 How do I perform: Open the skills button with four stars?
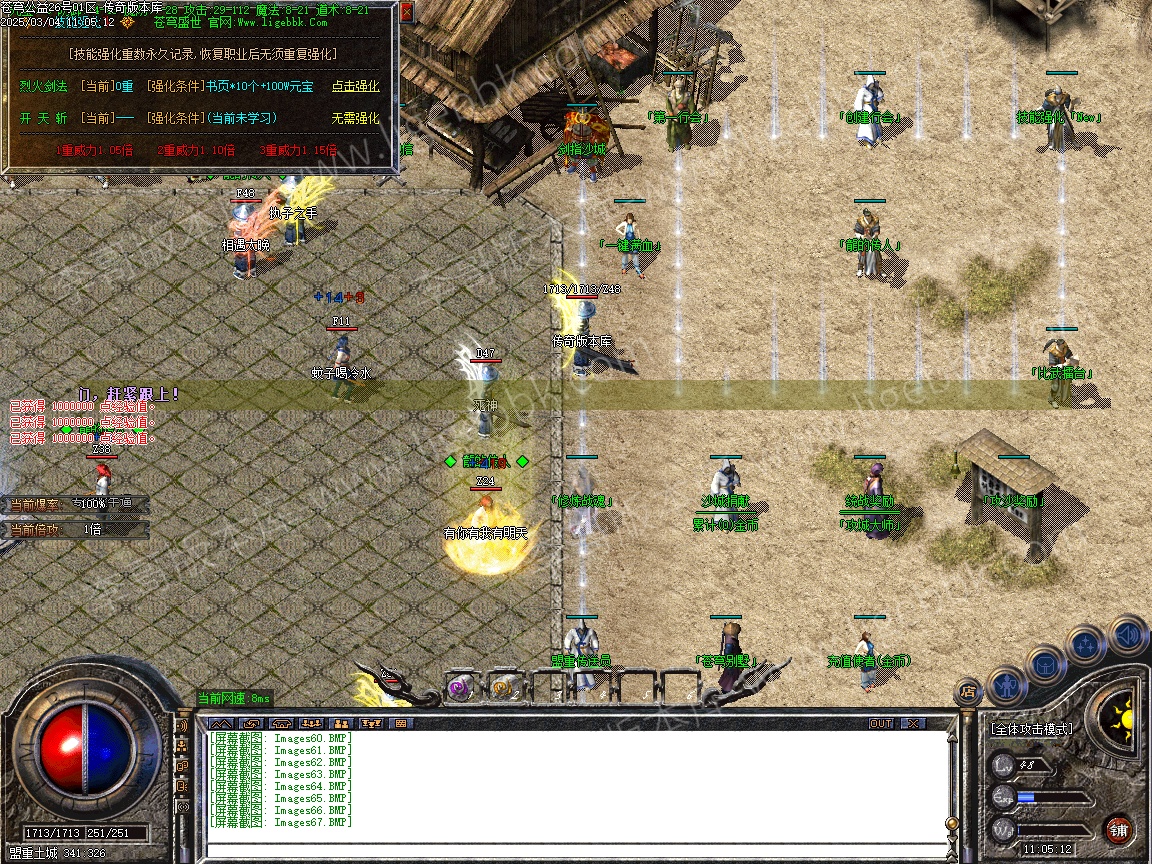(x=1086, y=645)
